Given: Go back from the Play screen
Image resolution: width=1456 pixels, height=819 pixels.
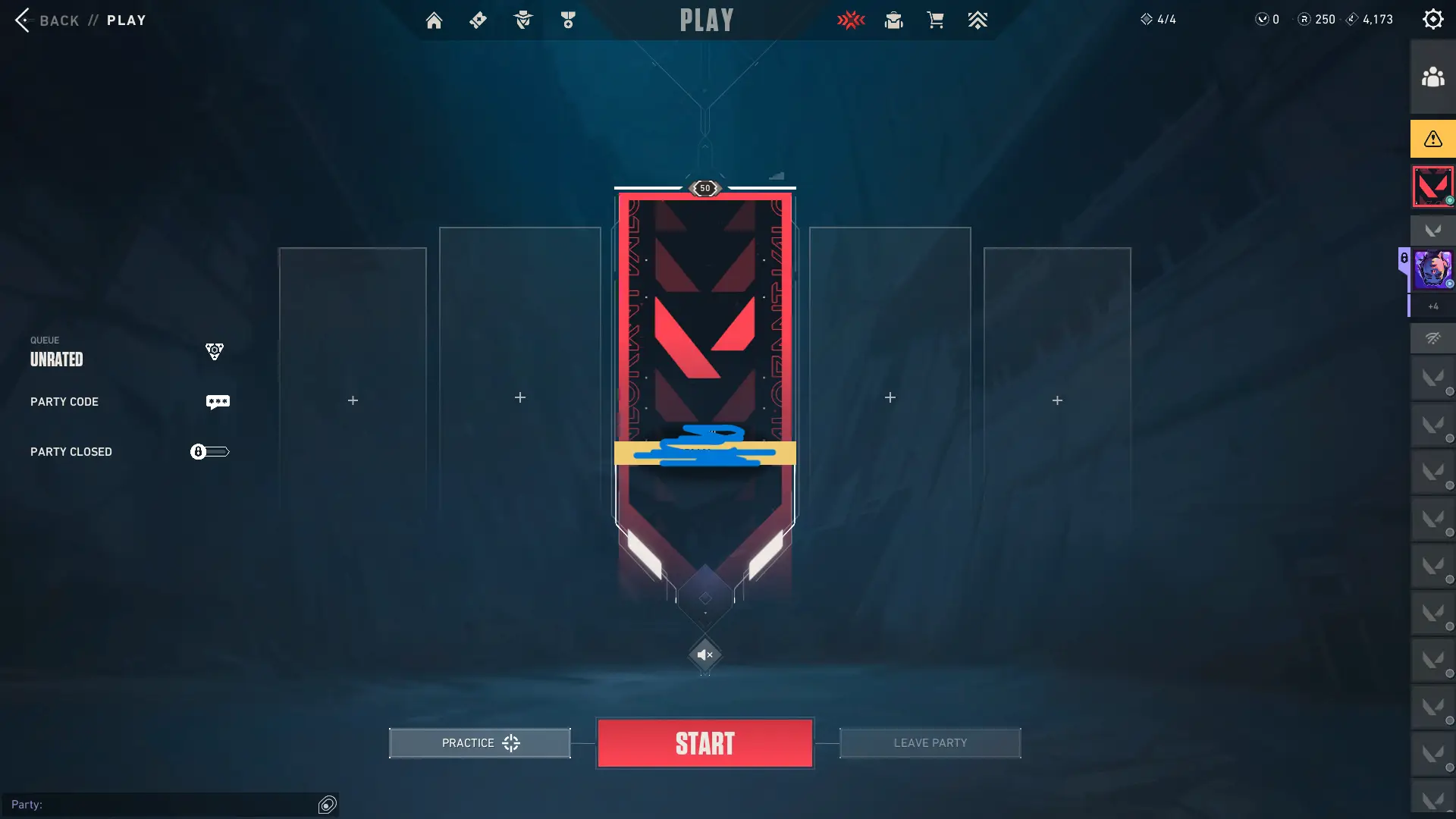Looking at the screenshot, I should pos(24,20).
